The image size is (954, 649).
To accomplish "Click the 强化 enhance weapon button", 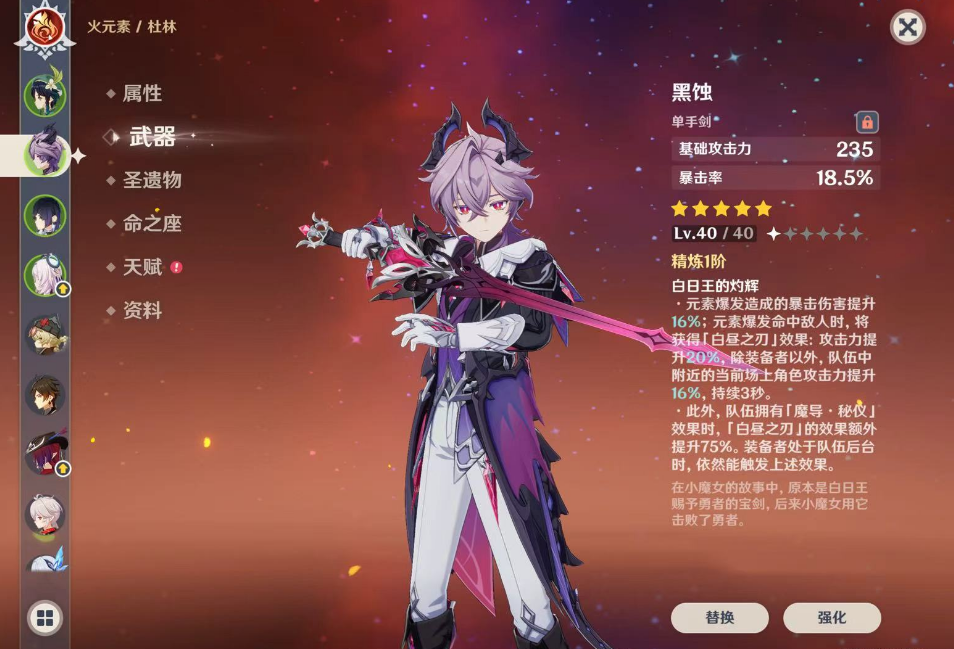I will 831,618.
